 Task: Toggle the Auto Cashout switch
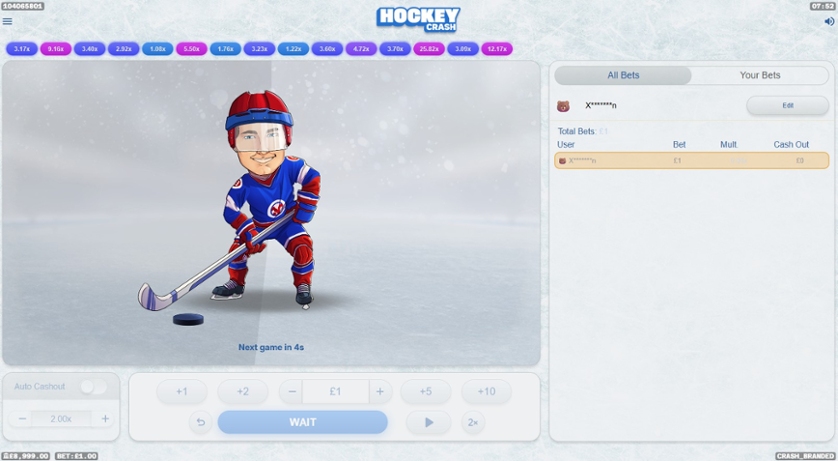tap(93, 387)
